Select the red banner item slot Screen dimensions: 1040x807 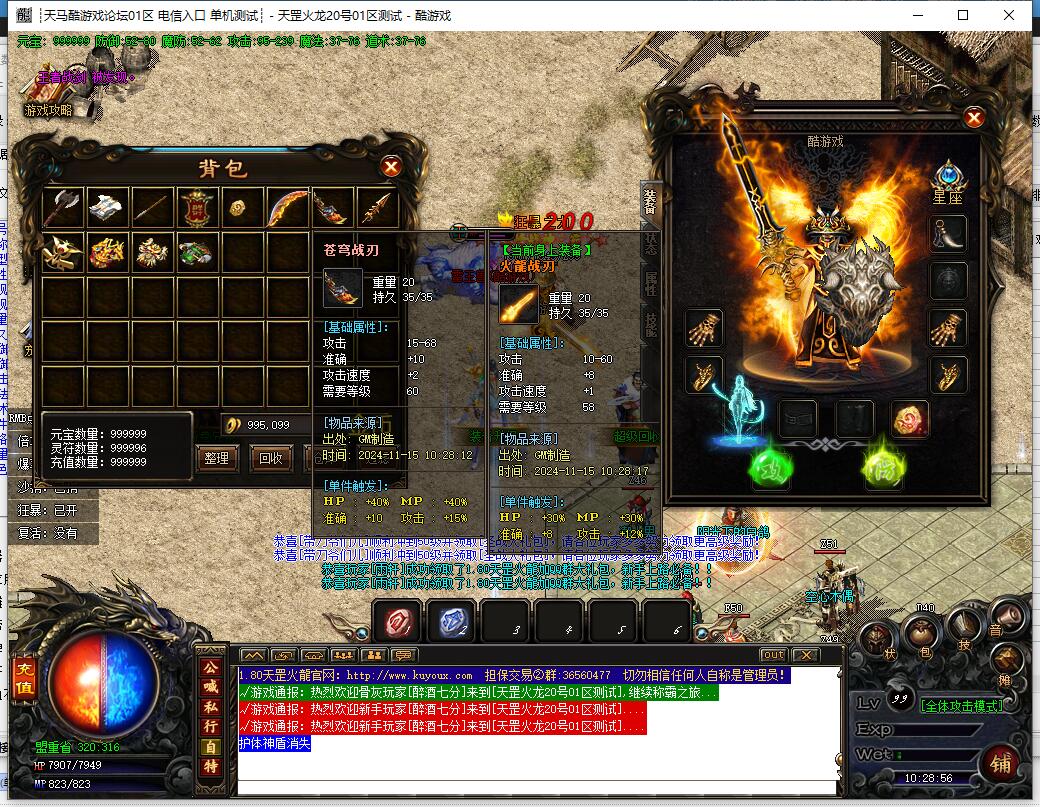point(198,207)
